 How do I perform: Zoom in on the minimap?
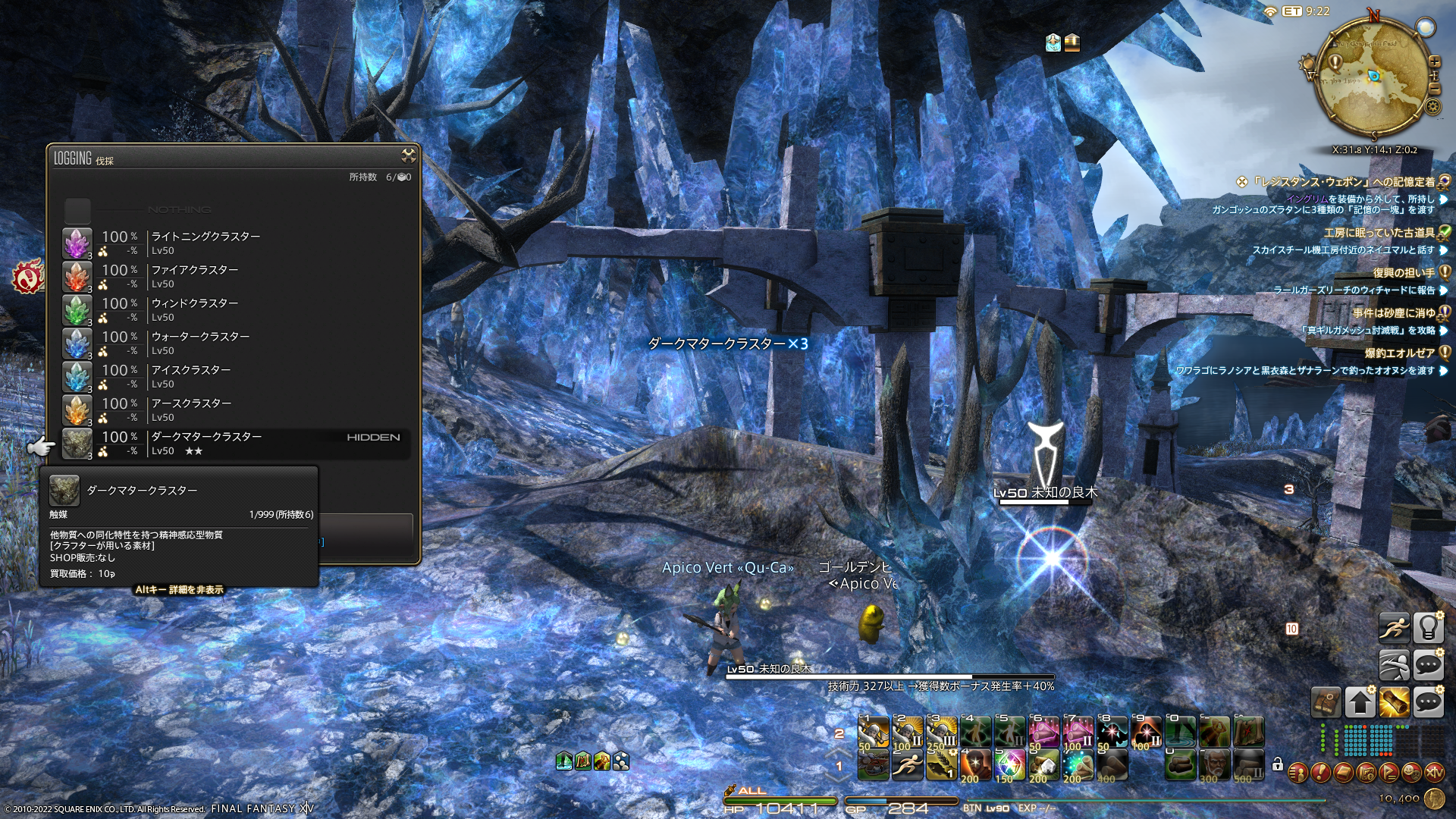1434,61
